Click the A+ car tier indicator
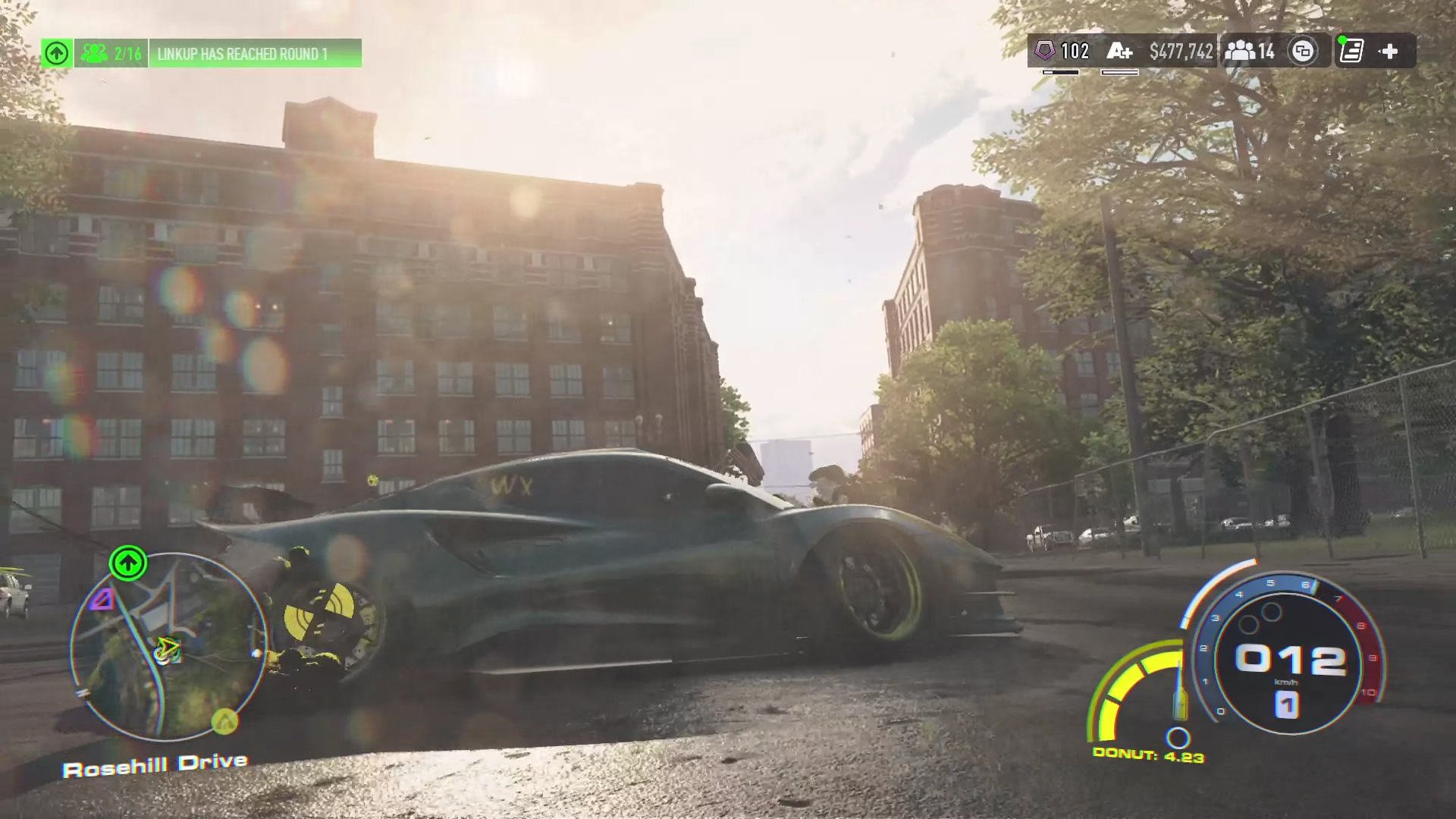Viewport: 1456px width, 819px height. tap(1119, 52)
